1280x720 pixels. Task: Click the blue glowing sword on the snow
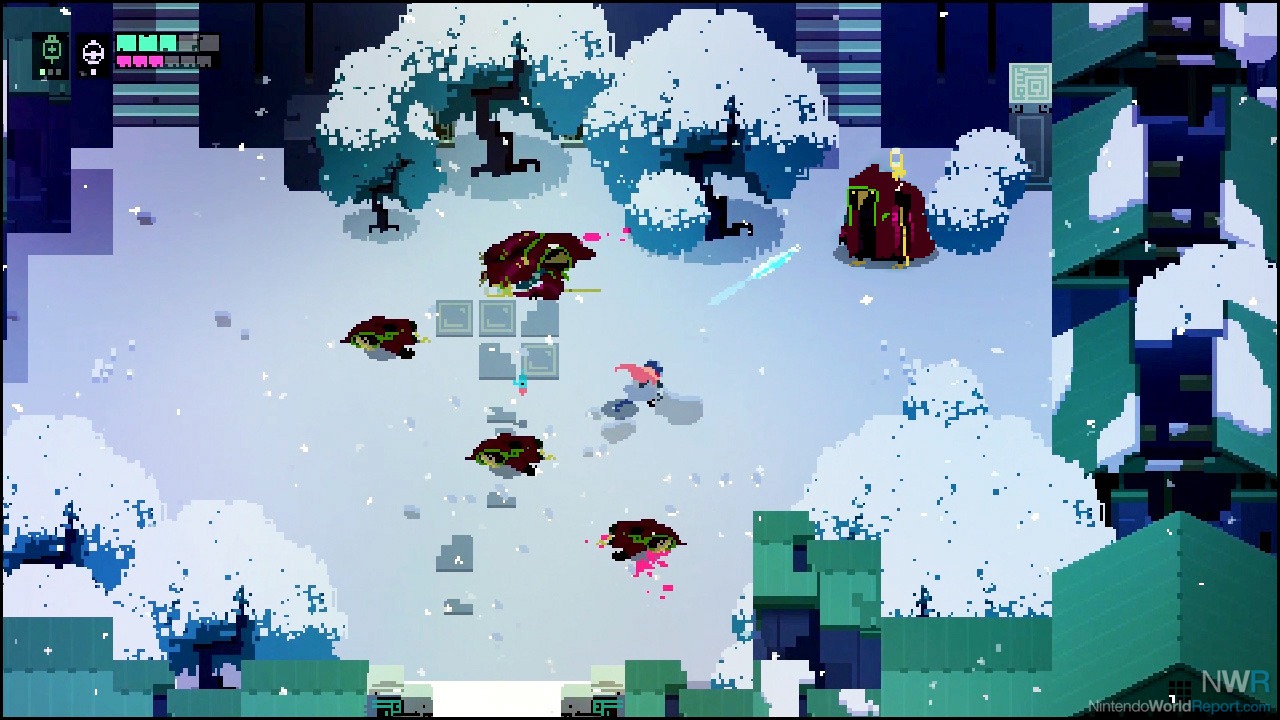click(x=755, y=275)
